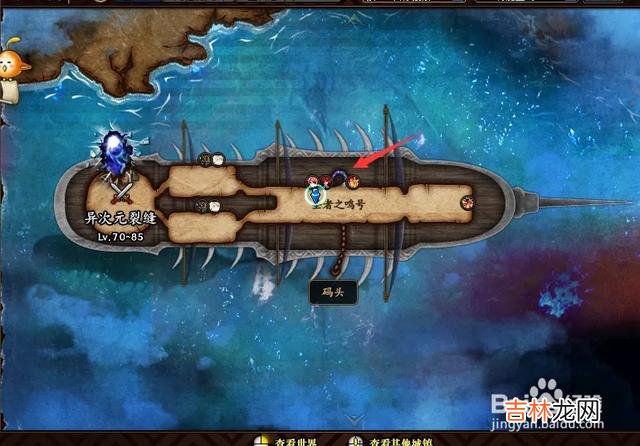Click the NPC icon at the ship's bow
640x446 pixels.
point(467,203)
